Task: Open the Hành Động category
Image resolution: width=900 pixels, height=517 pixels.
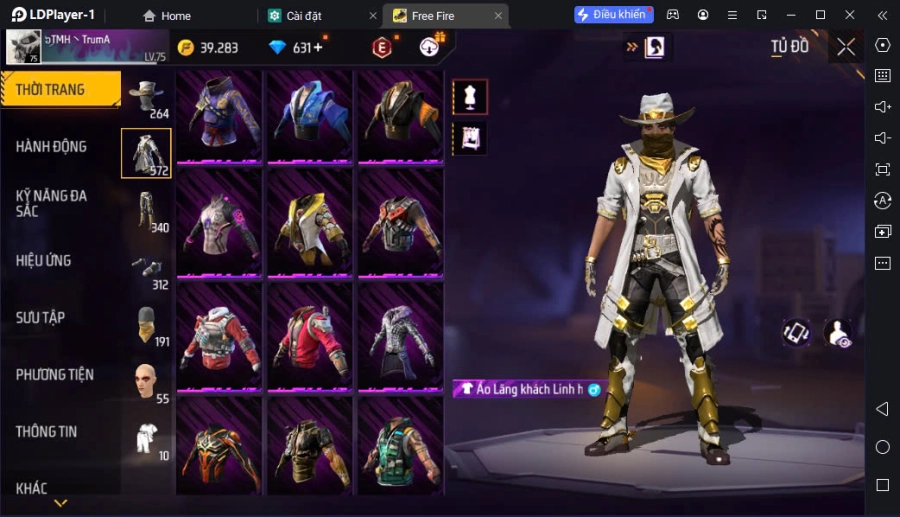Action: (x=52, y=147)
